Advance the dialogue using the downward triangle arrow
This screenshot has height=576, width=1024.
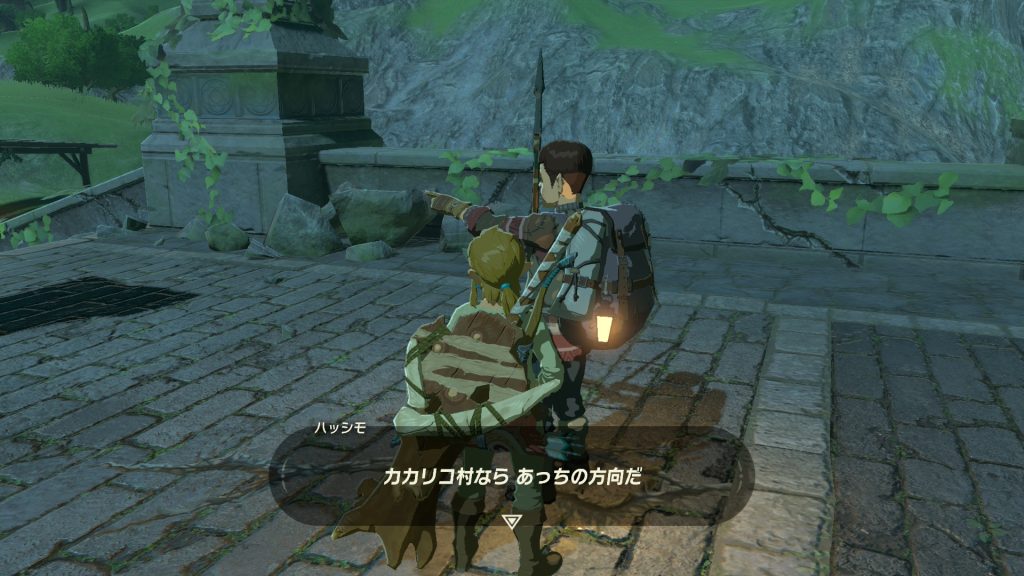coord(512,522)
